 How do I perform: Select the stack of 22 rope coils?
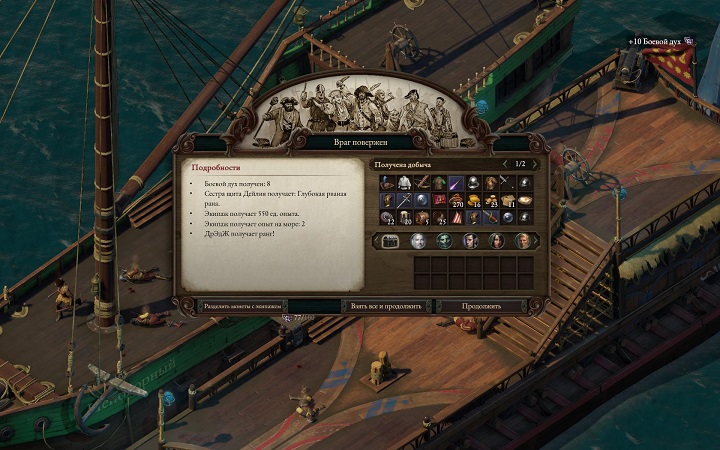coord(388,216)
